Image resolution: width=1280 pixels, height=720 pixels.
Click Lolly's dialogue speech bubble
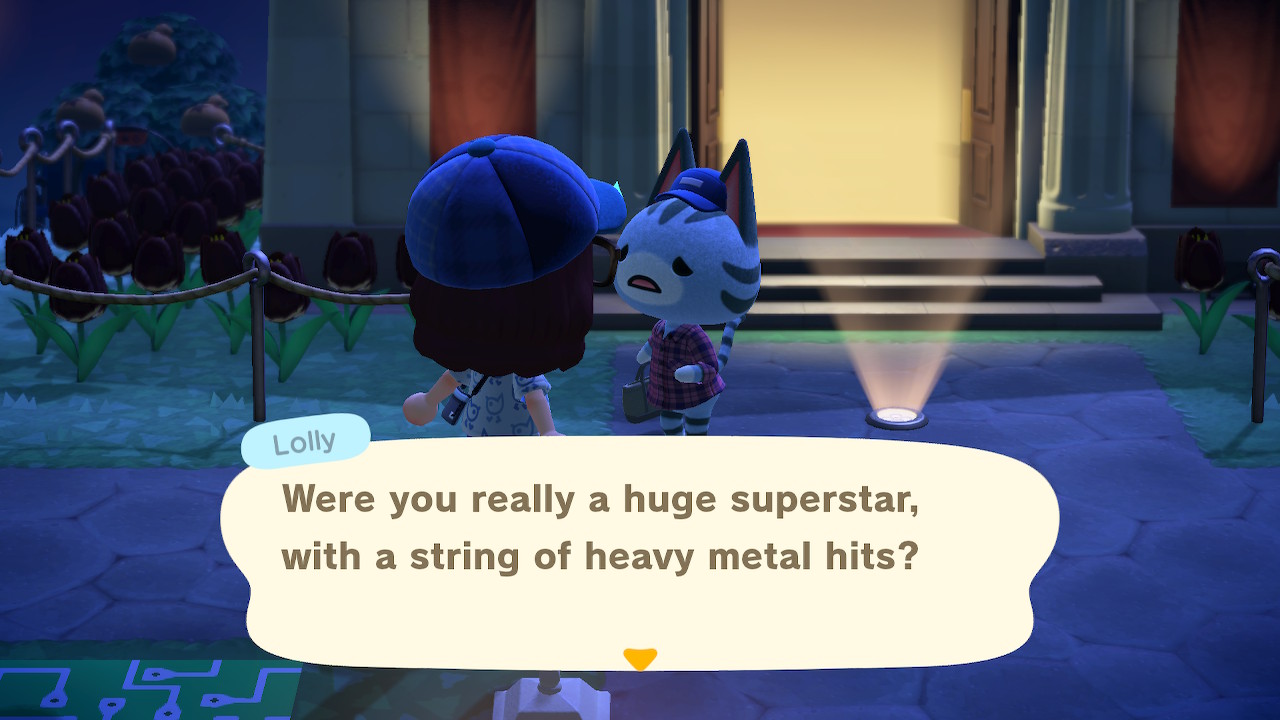[640, 550]
